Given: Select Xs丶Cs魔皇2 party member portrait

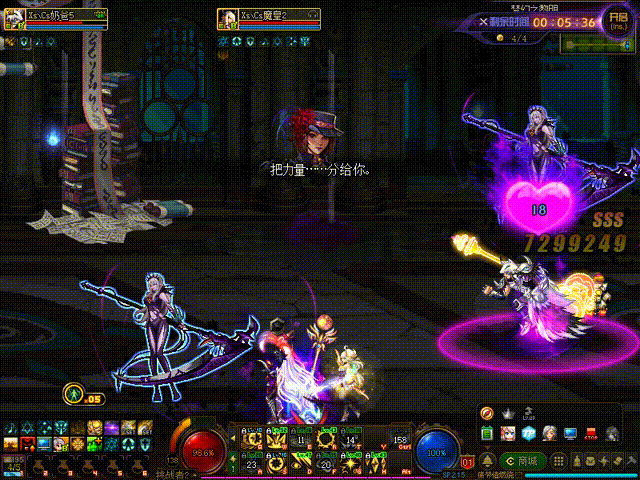Looking at the screenshot, I should pyautogui.click(x=227, y=17).
